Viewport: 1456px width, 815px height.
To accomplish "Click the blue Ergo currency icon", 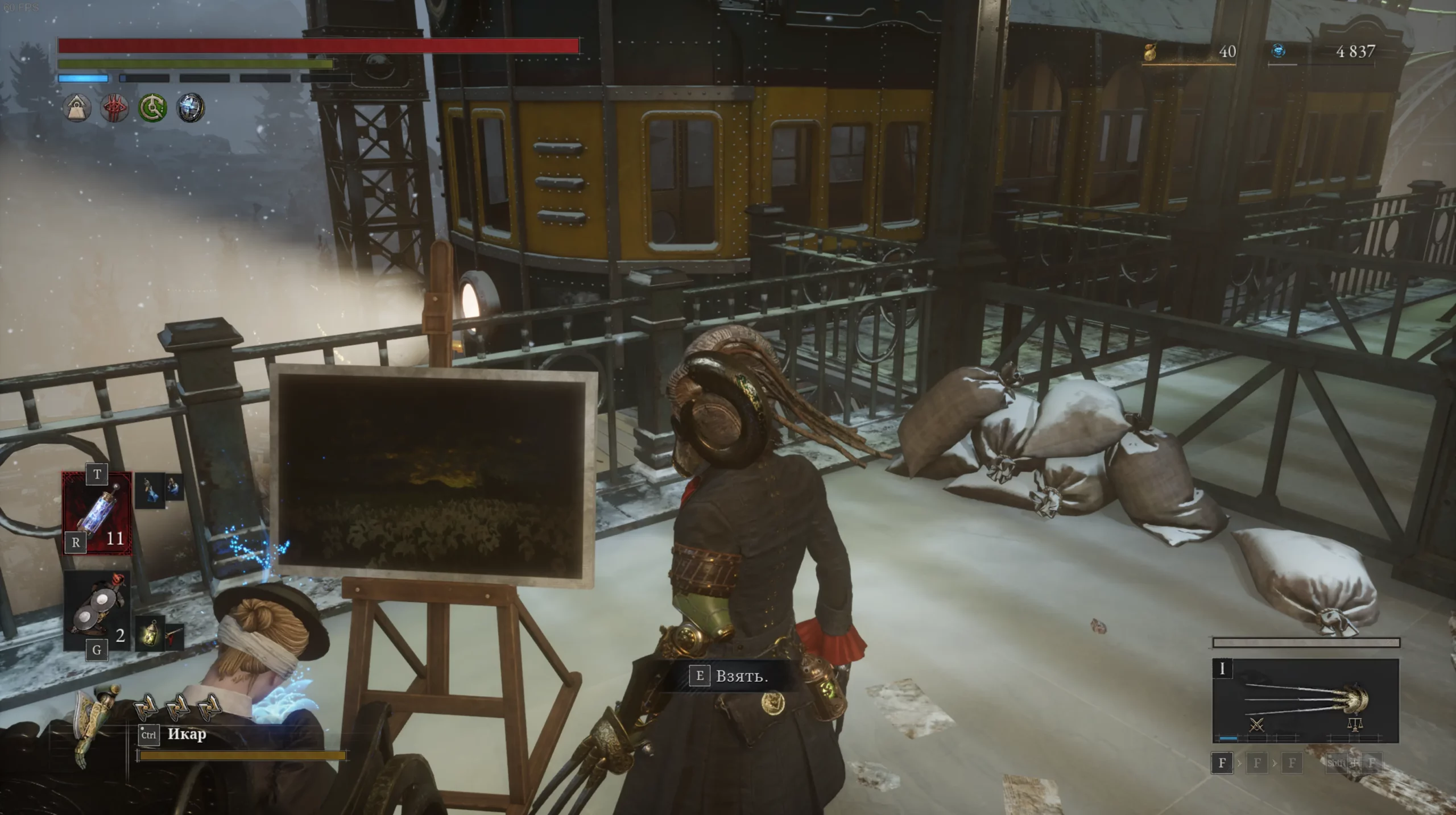I will coord(1279,52).
